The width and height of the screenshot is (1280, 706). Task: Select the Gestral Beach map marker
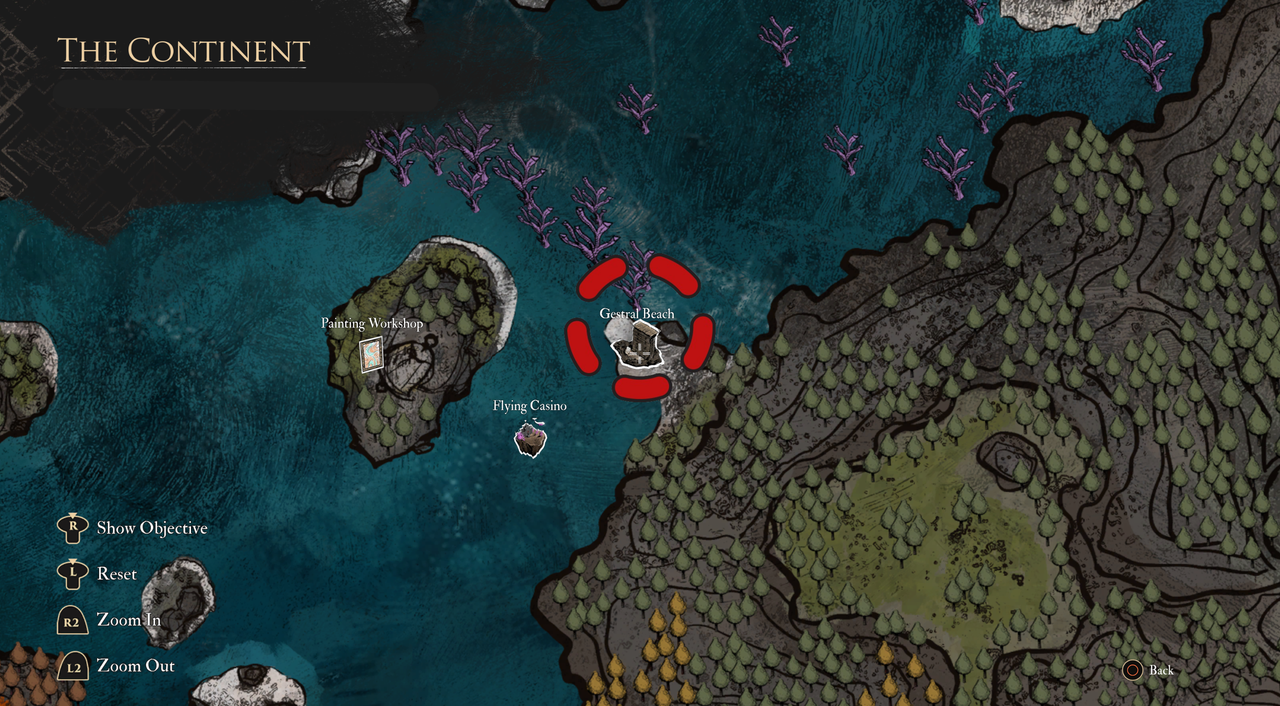coord(636,351)
